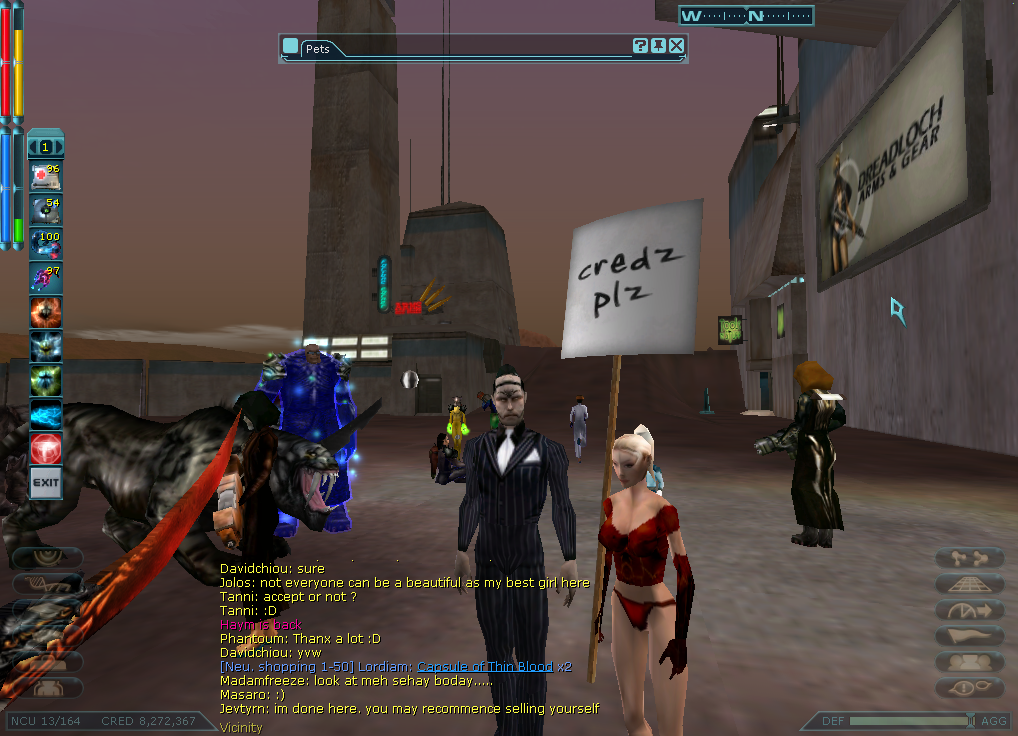The height and width of the screenshot is (736, 1018).
Task: Close the Pets window
Action: click(x=677, y=46)
